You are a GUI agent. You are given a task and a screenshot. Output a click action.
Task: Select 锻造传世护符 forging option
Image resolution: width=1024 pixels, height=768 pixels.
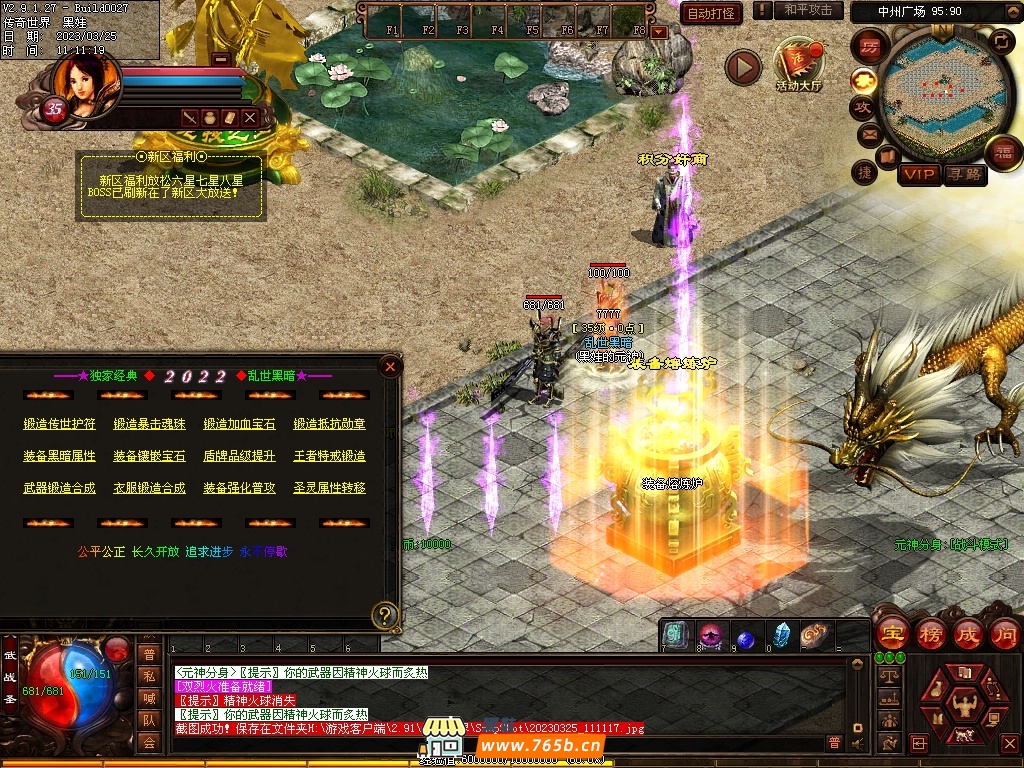click(60, 424)
